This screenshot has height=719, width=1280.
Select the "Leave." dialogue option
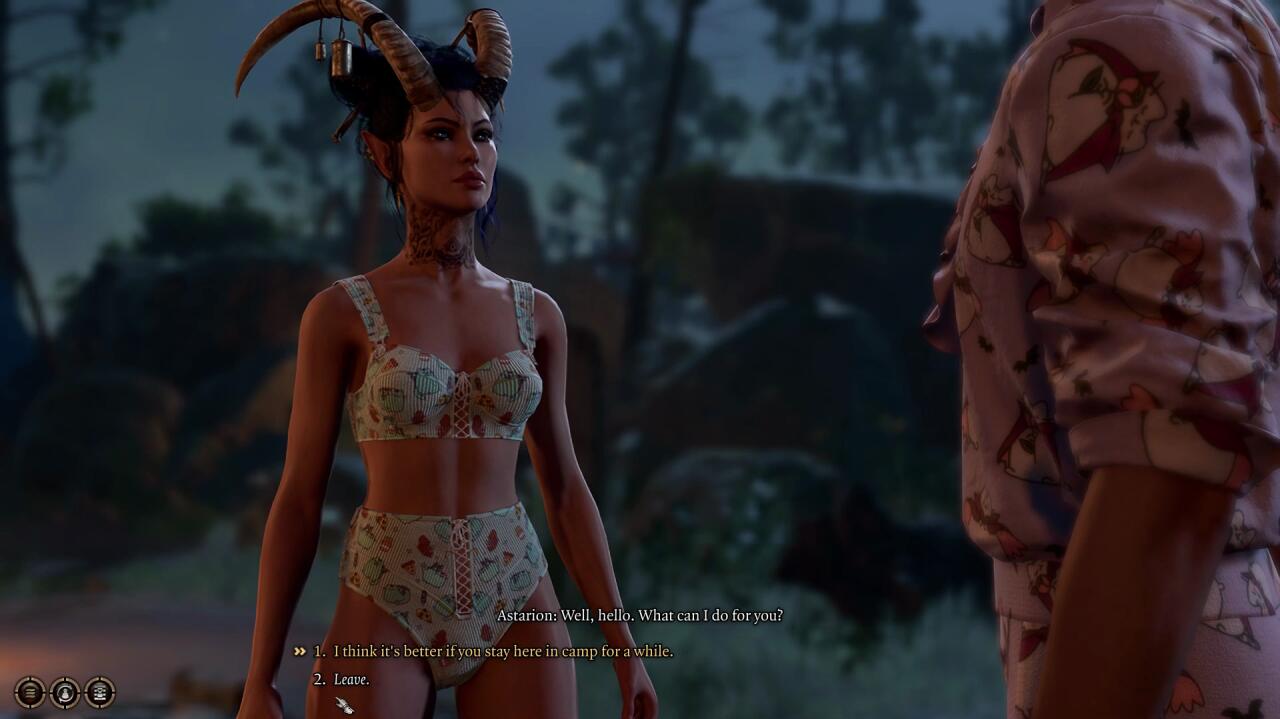(x=351, y=679)
